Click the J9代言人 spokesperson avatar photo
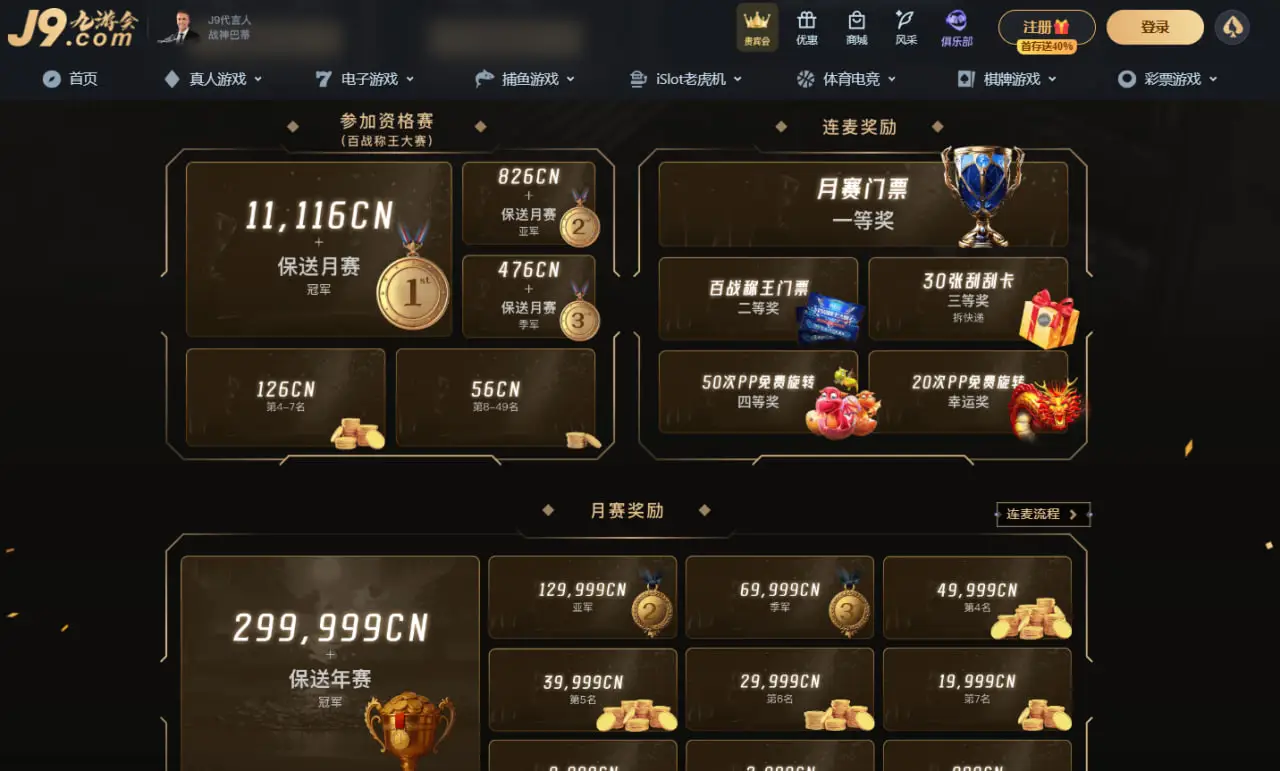The width and height of the screenshot is (1280, 771). [x=178, y=28]
